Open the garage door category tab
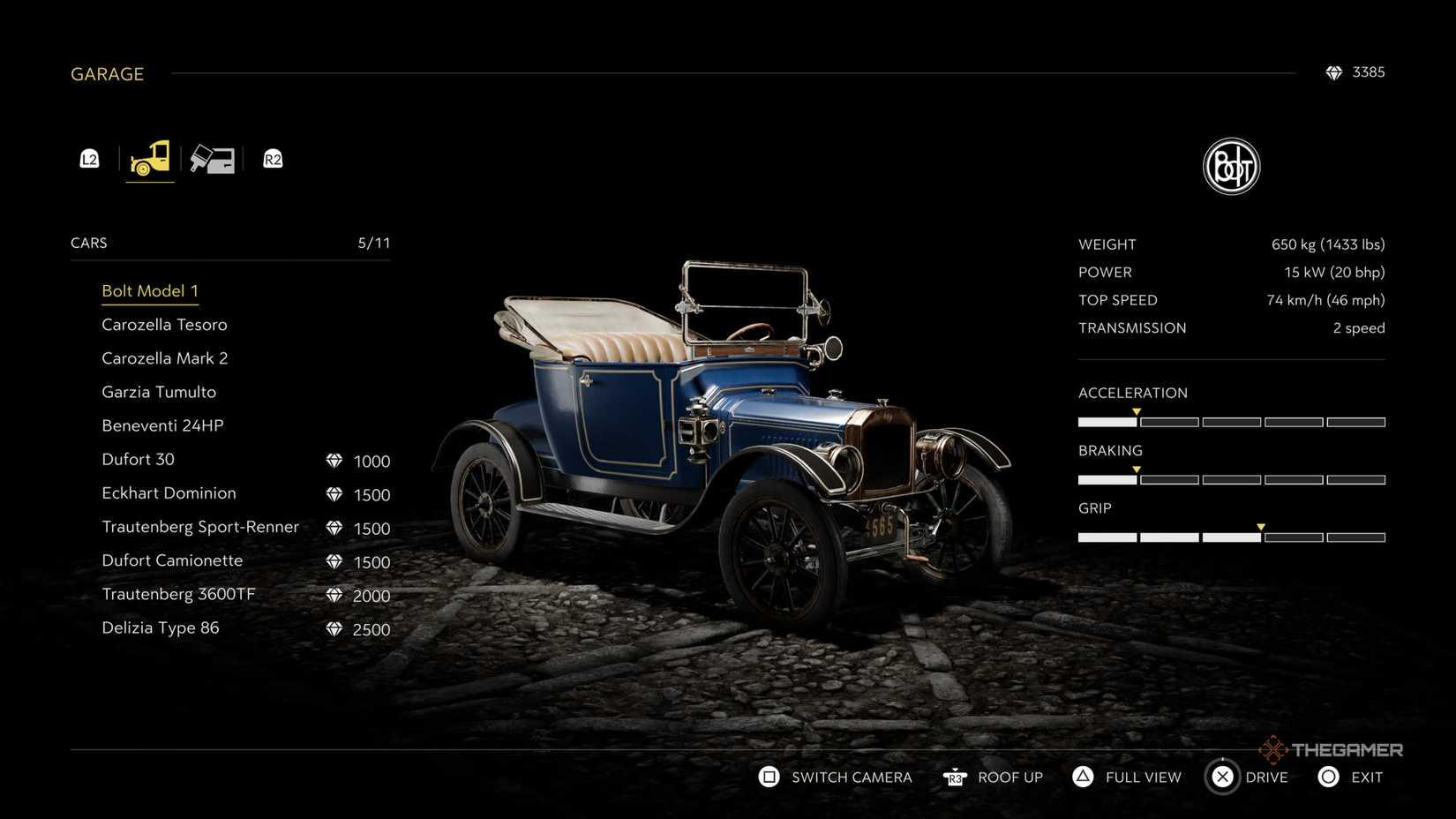The image size is (1456, 819). (x=213, y=159)
